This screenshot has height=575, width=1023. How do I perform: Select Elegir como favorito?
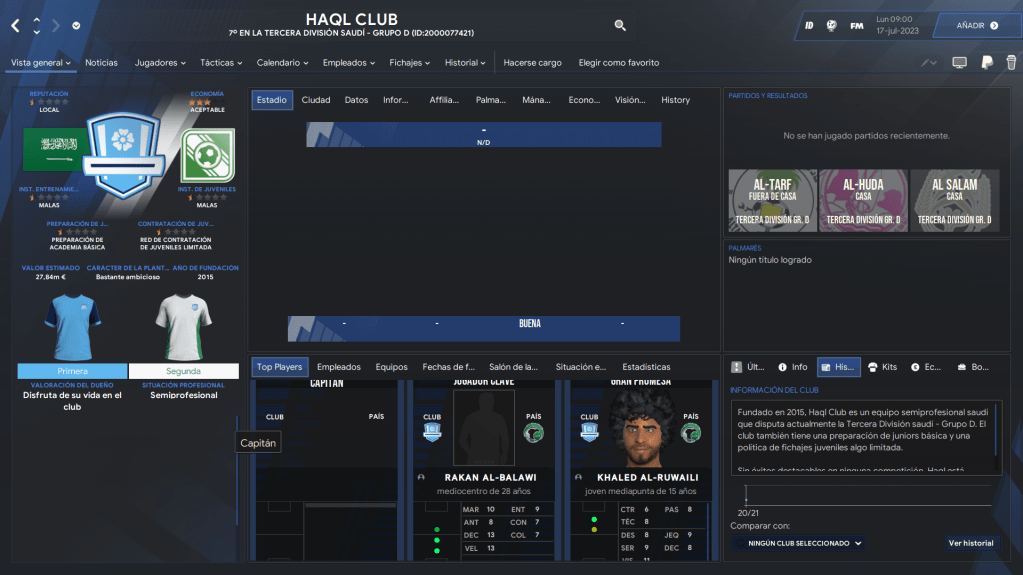pos(619,63)
